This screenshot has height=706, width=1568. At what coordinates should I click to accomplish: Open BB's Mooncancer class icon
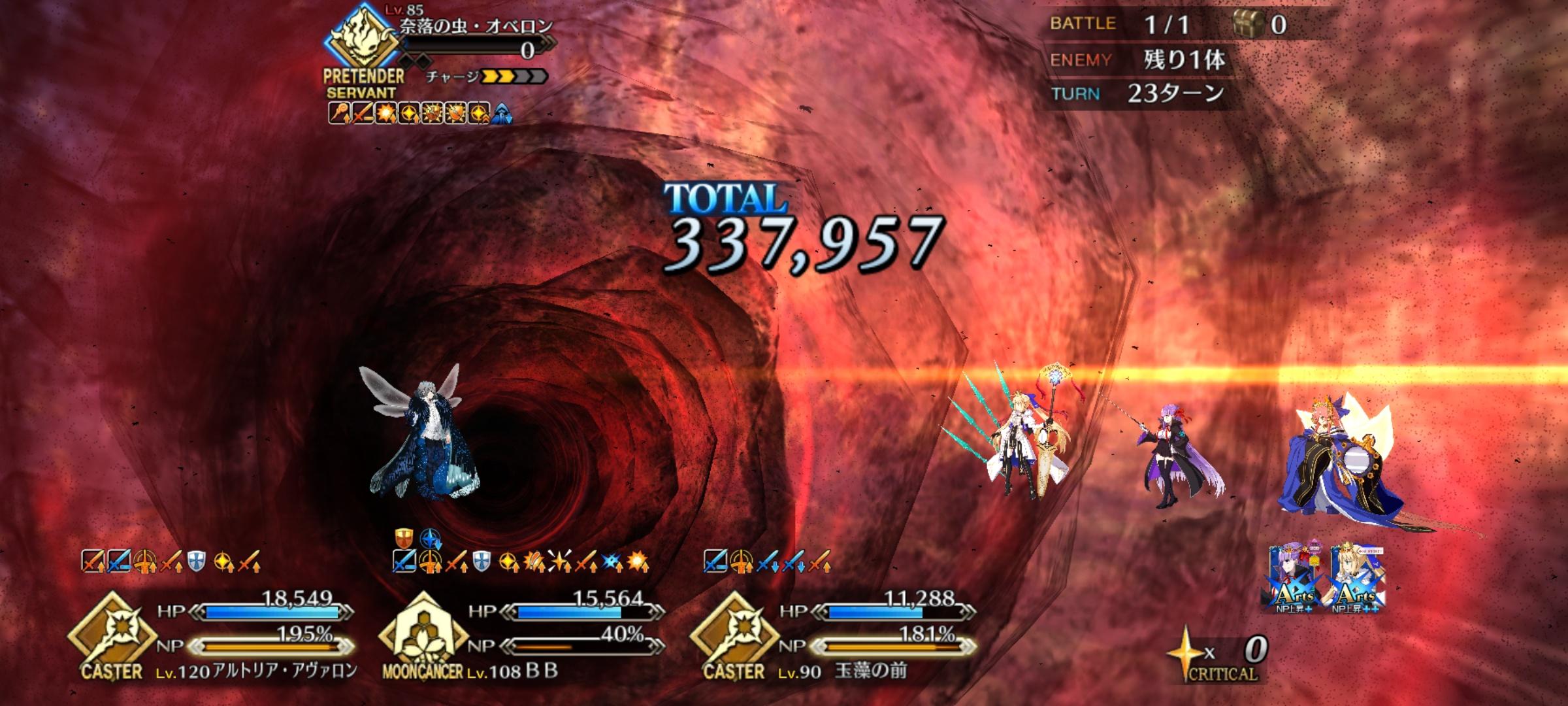423,633
